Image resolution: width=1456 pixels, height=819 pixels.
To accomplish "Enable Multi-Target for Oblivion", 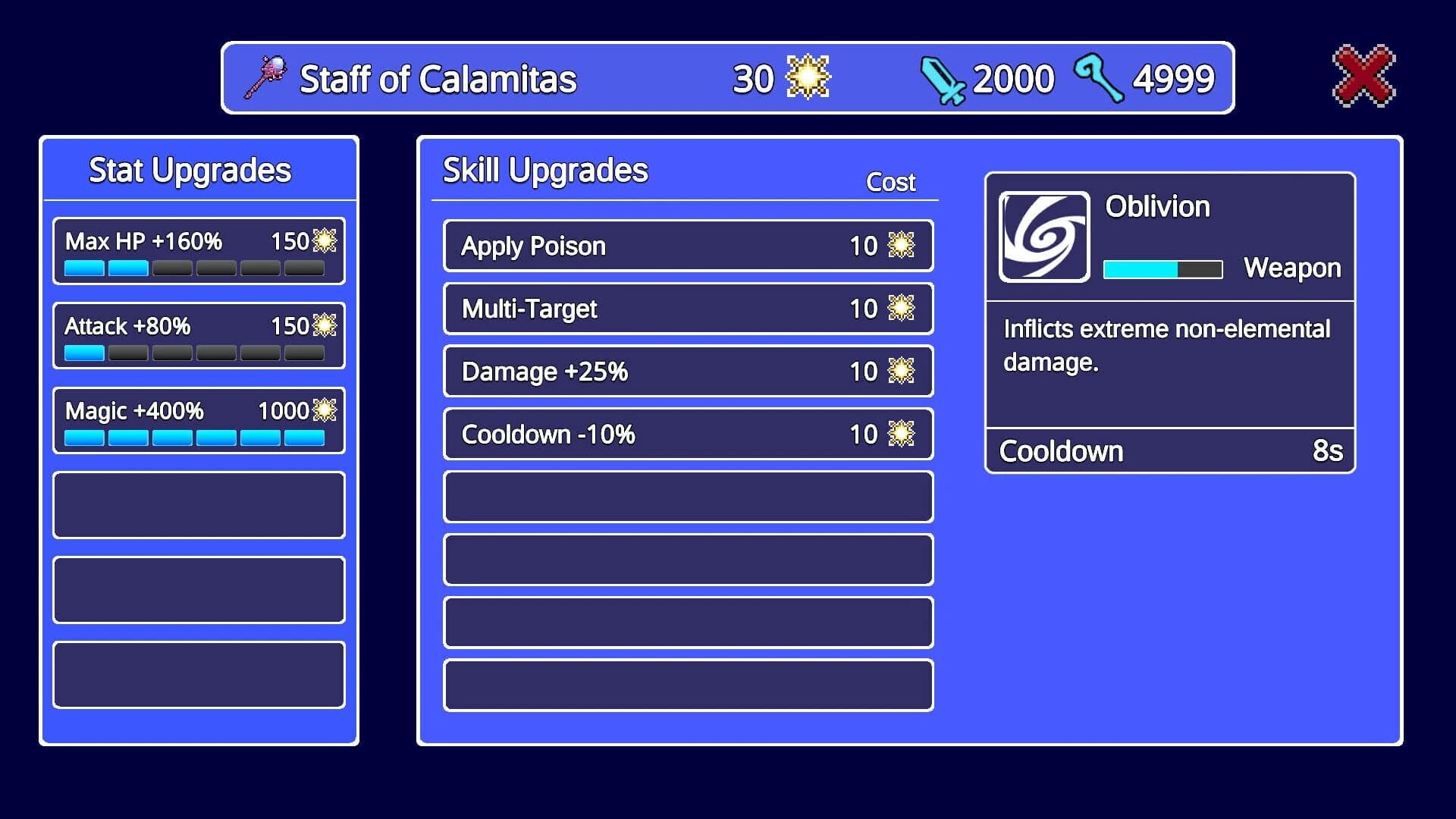I will click(687, 308).
